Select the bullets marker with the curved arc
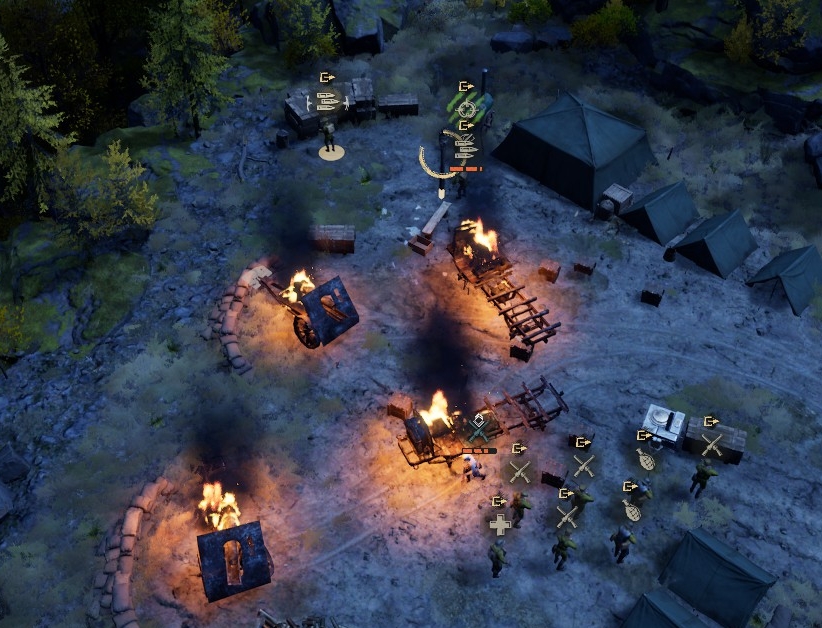822x628 pixels. click(462, 148)
